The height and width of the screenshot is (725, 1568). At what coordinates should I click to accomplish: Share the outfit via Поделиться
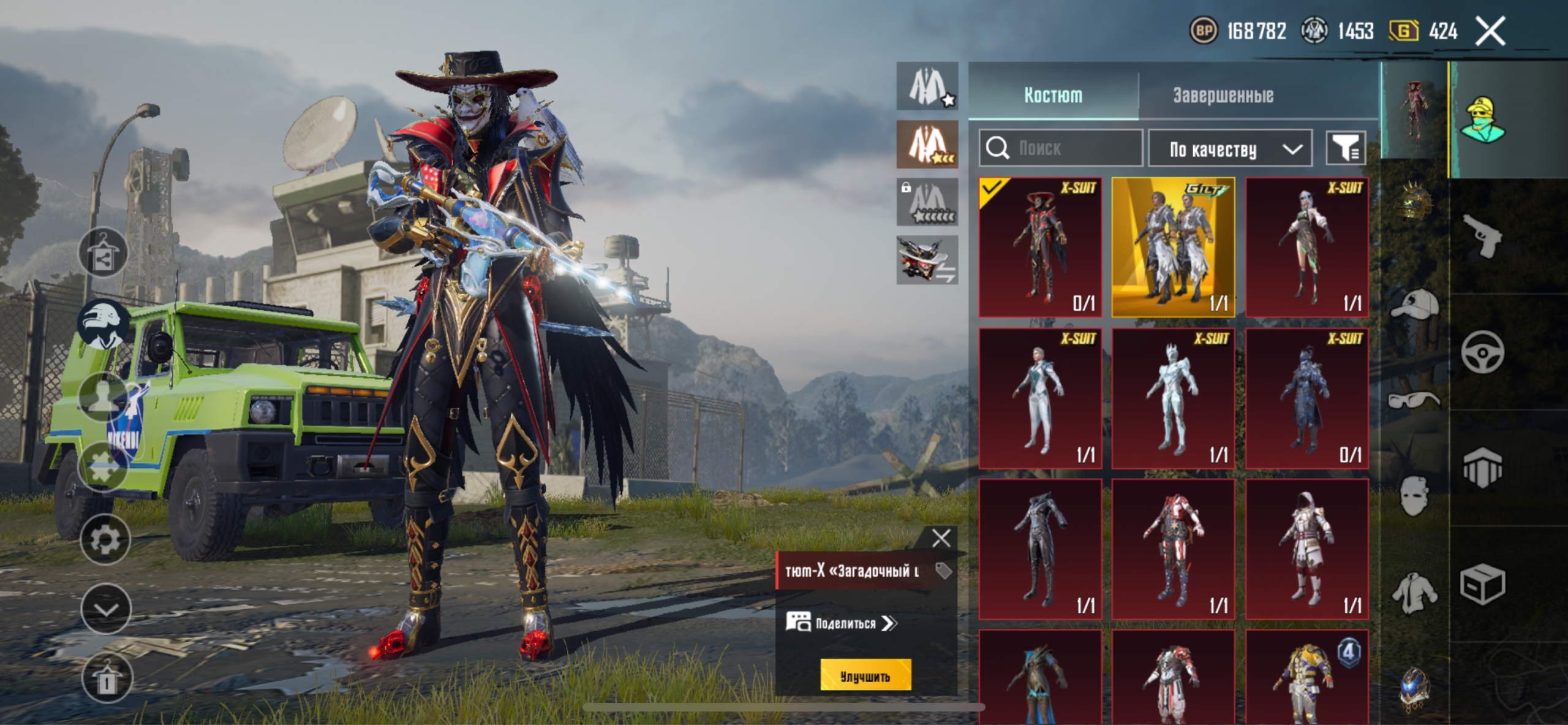842,623
